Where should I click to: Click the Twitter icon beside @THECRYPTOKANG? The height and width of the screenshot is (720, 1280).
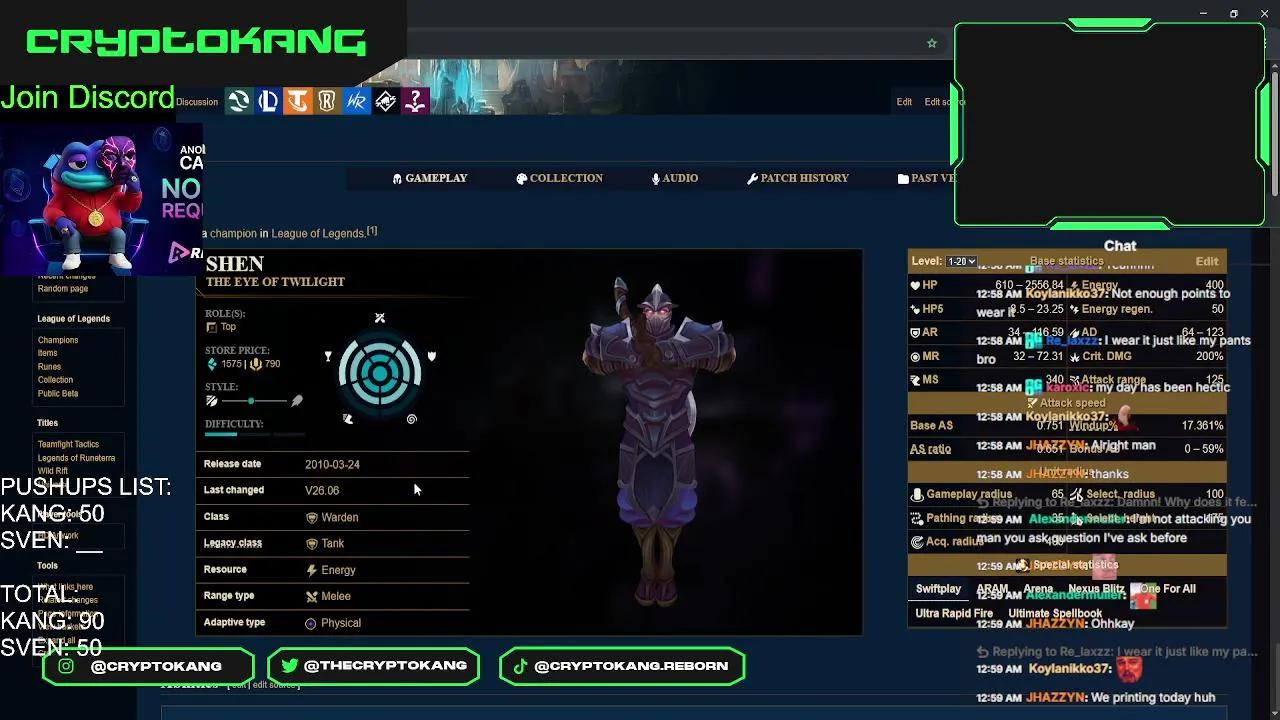coord(290,665)
